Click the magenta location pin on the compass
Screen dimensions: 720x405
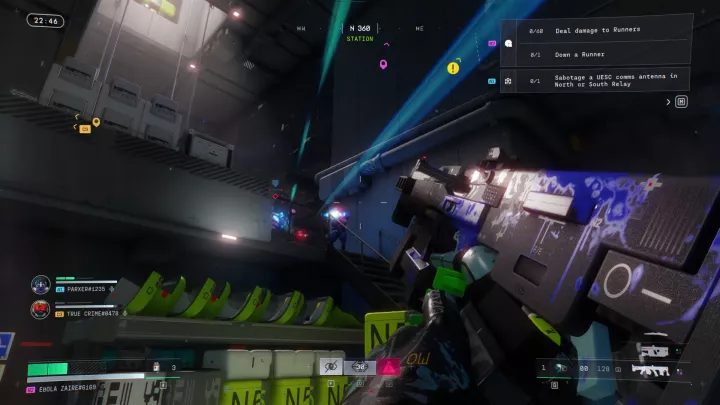pyautogui.click(x=383, y=64)
